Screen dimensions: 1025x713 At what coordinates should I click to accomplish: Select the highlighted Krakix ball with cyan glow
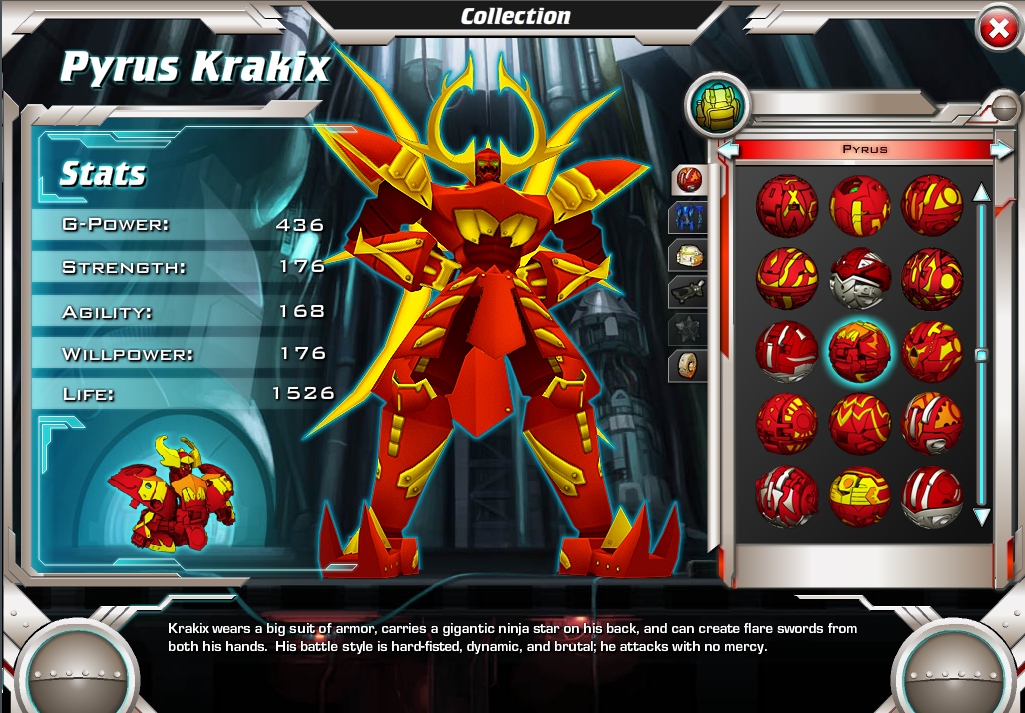(859, 351)
